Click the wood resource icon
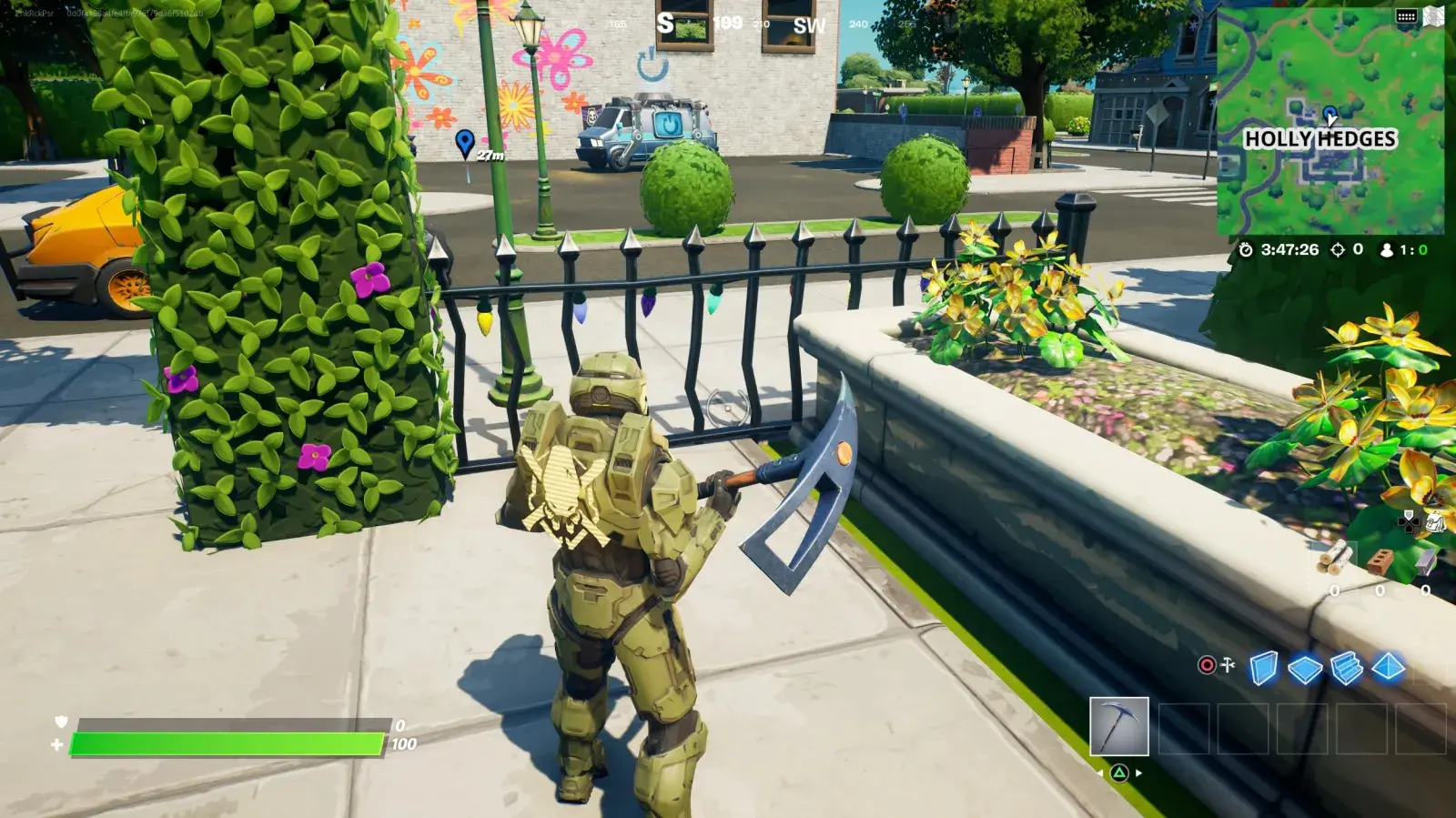The width and height of the screenshot is (1456, 818). [x=1333, y=559]
